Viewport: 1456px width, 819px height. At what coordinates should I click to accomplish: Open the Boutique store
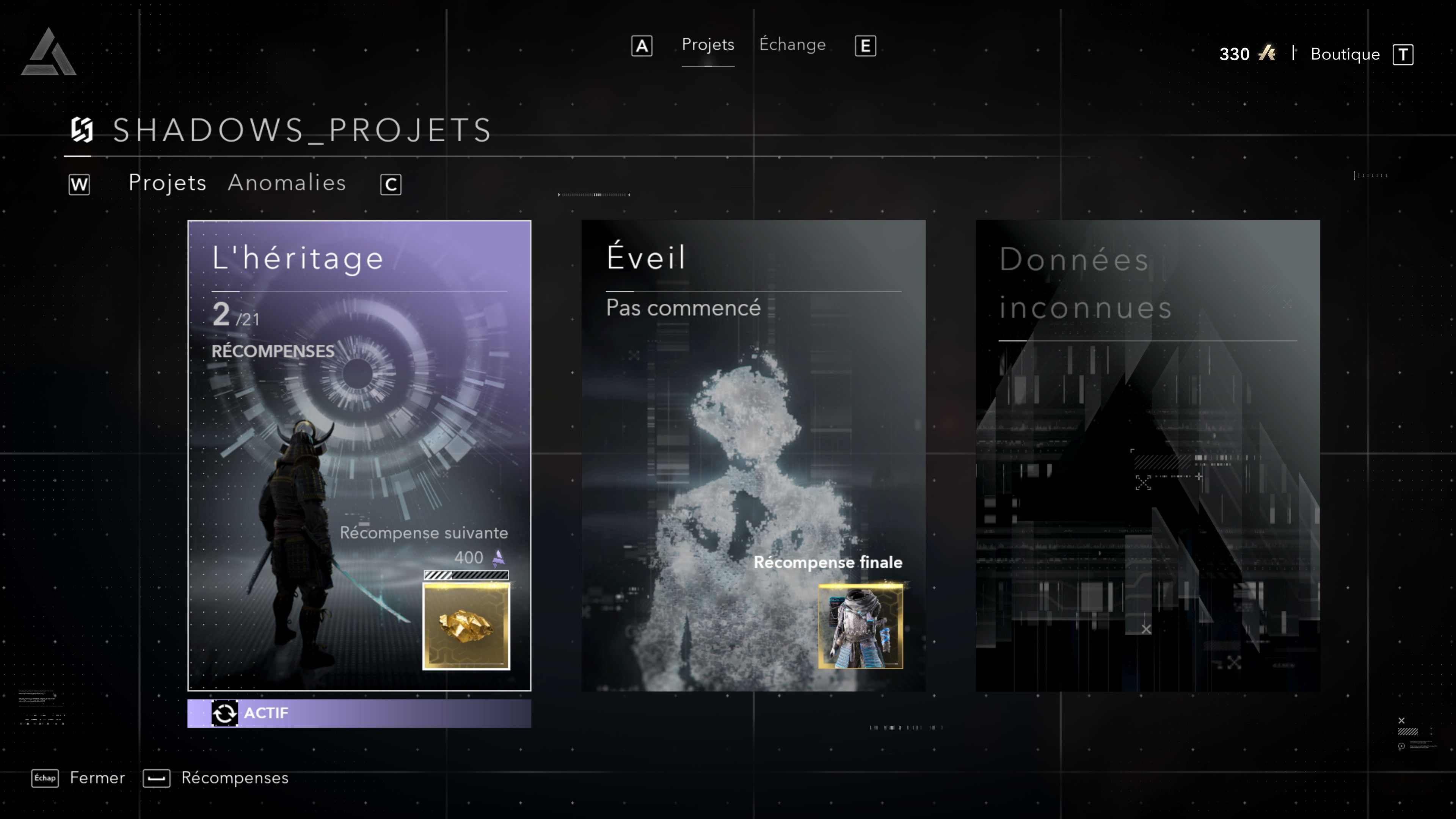click(1345, 54)
